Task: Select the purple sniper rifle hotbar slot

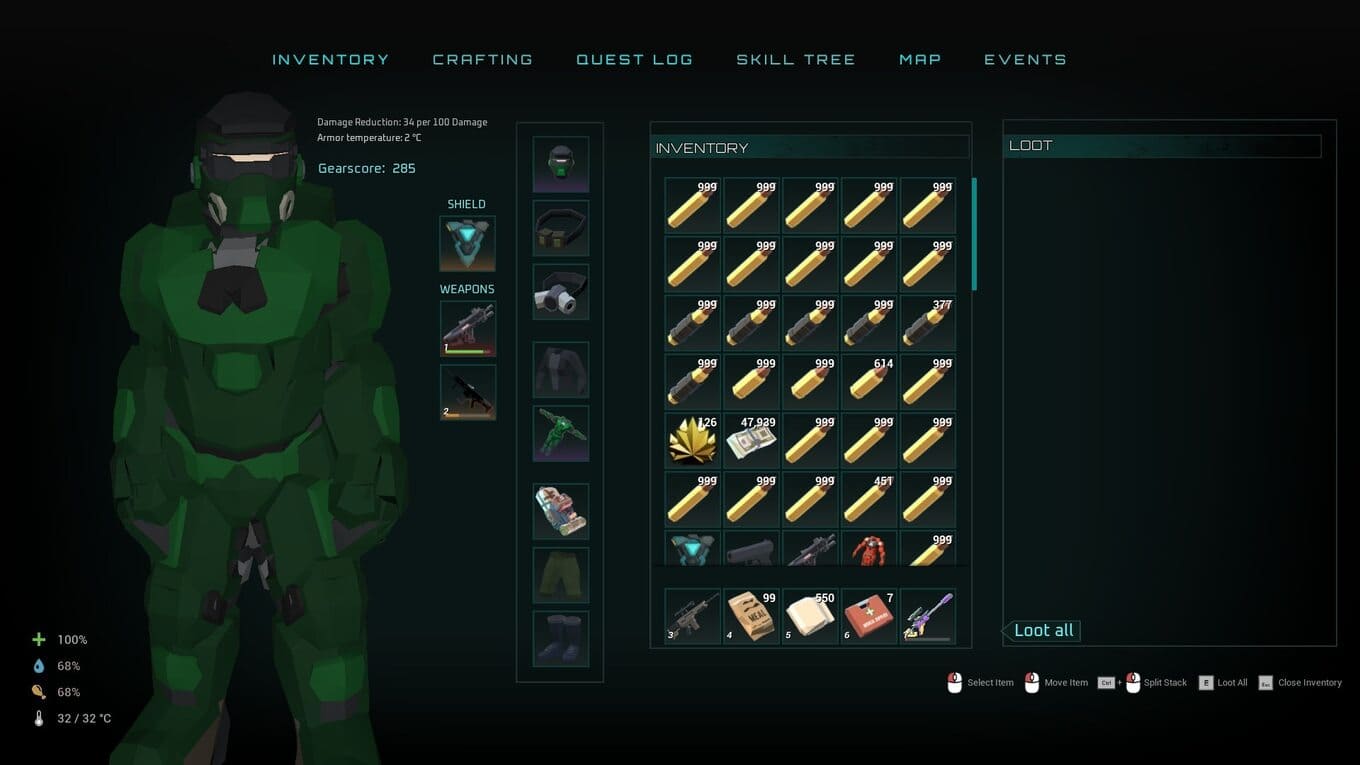Action: pos(928,616)
